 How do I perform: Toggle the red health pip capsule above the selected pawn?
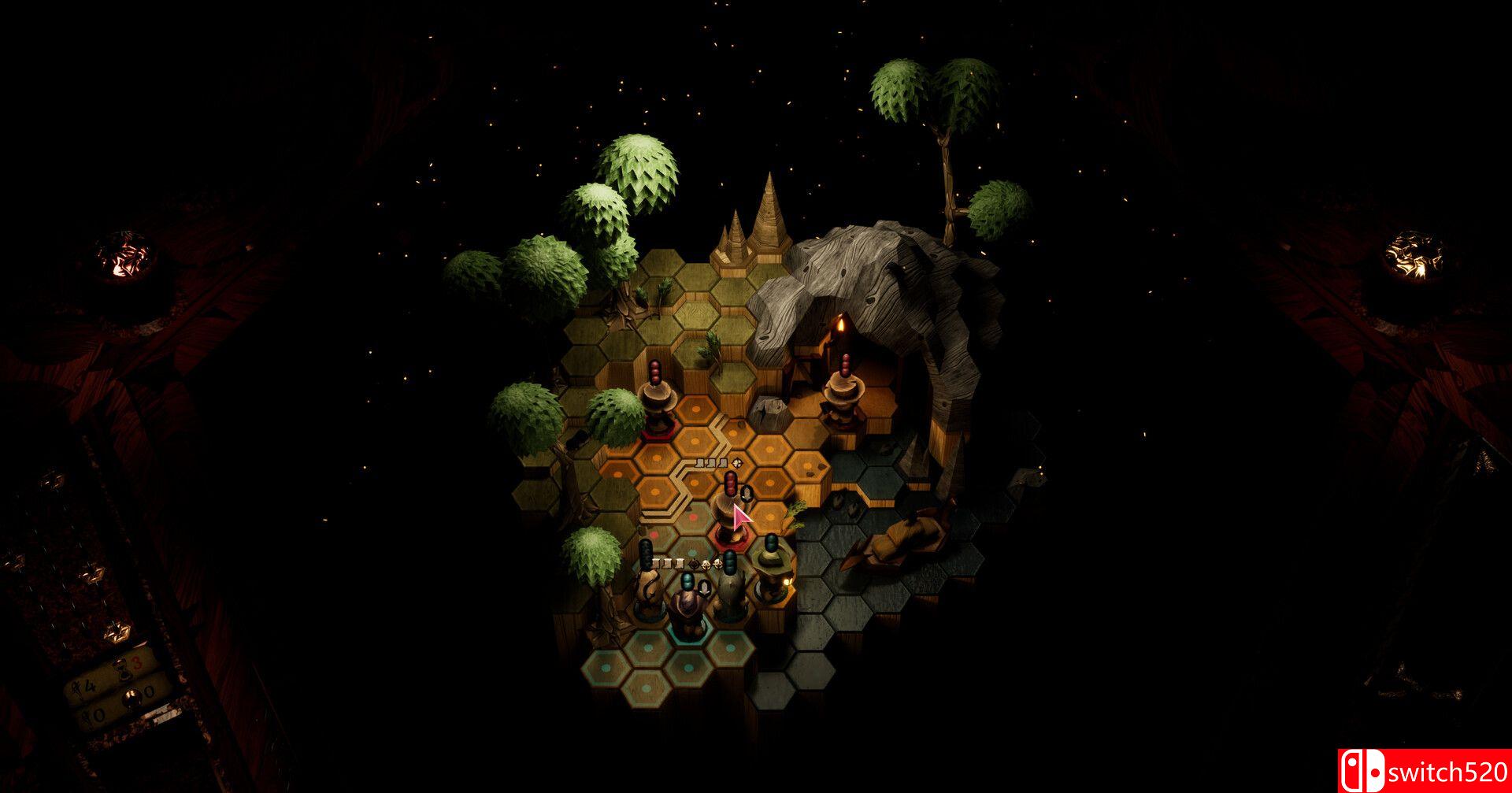click(730, 484)
